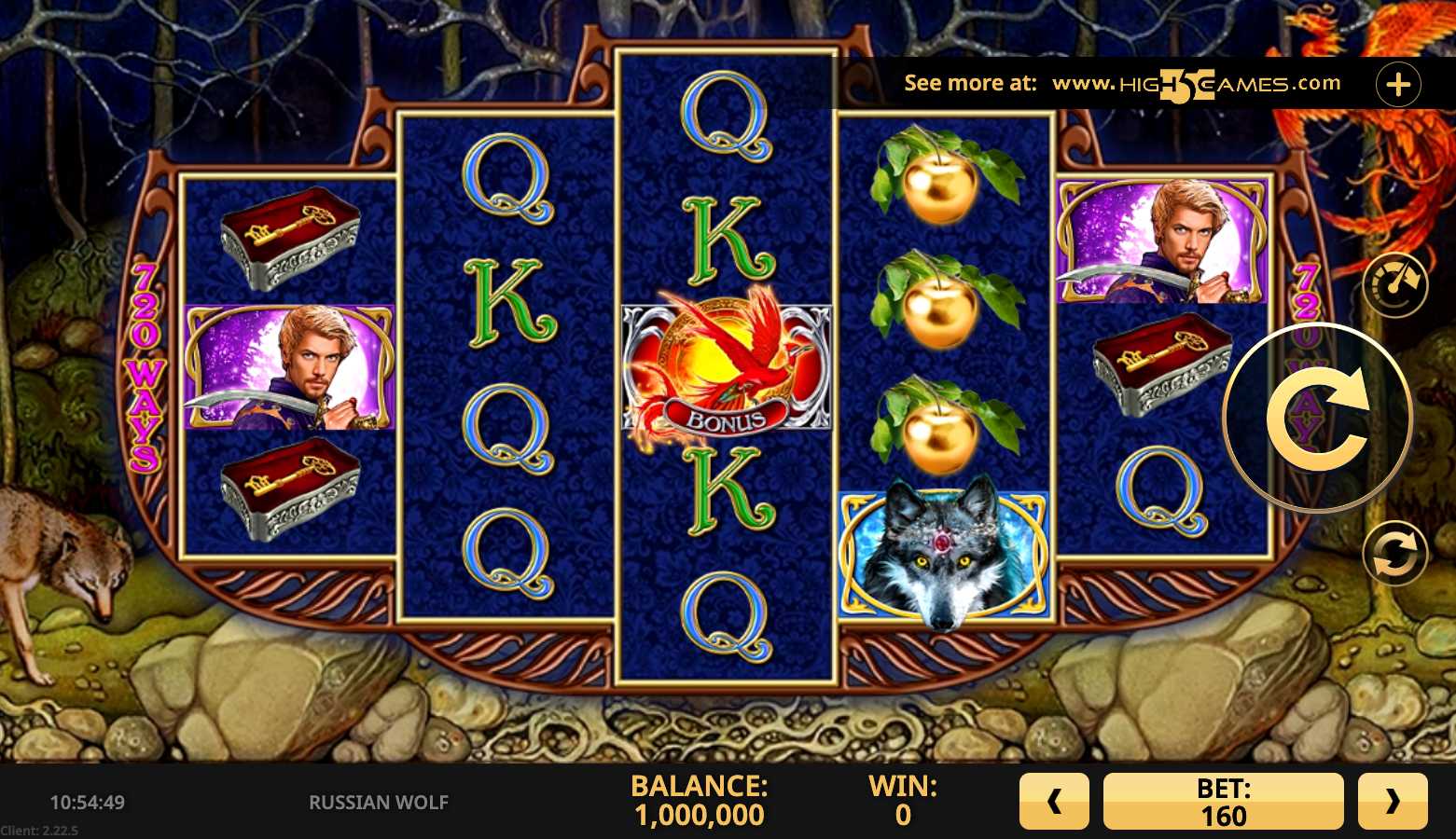Increase the bet with the right arrow

(1393, 801)
